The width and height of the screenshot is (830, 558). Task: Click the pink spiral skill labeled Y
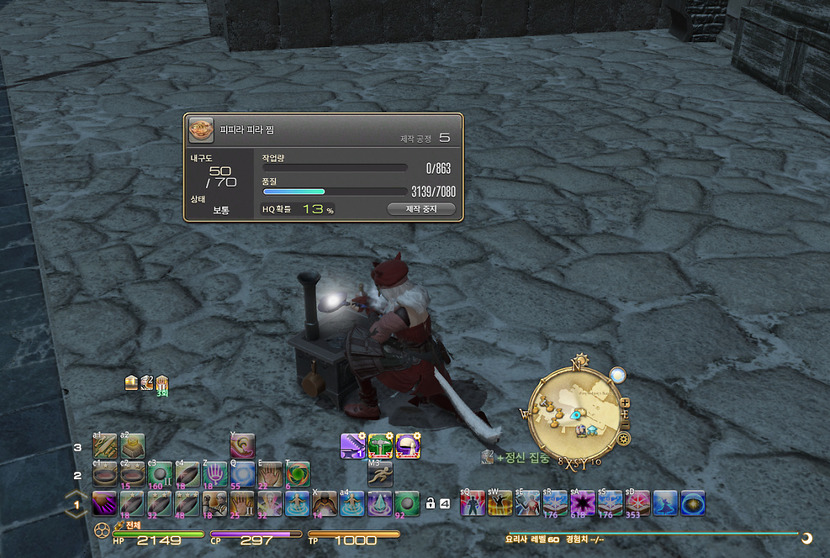(x=244, y=446)
